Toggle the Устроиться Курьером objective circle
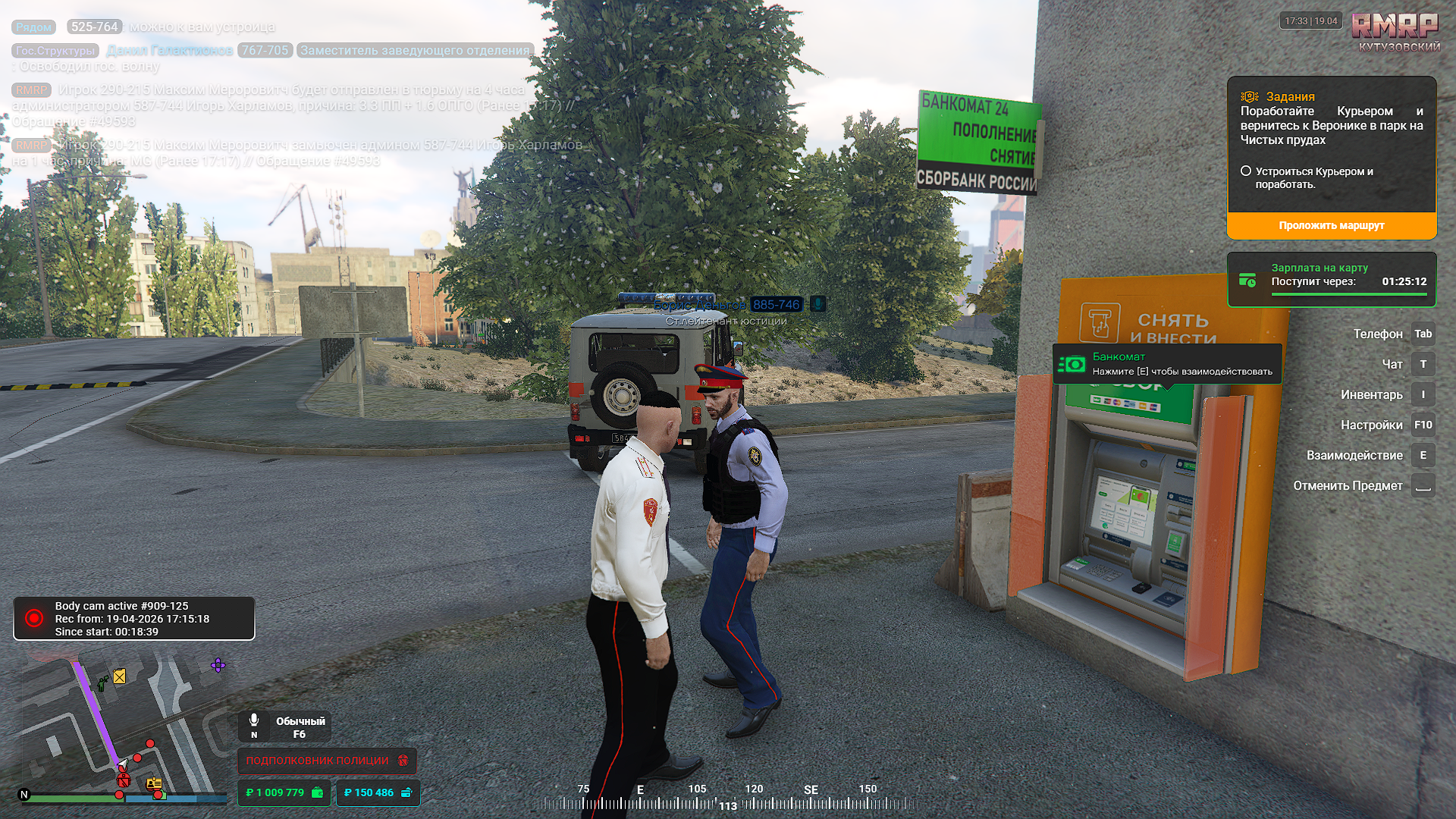The width and height of the screenshot is (1456, 819). (x=1246, y=171)
